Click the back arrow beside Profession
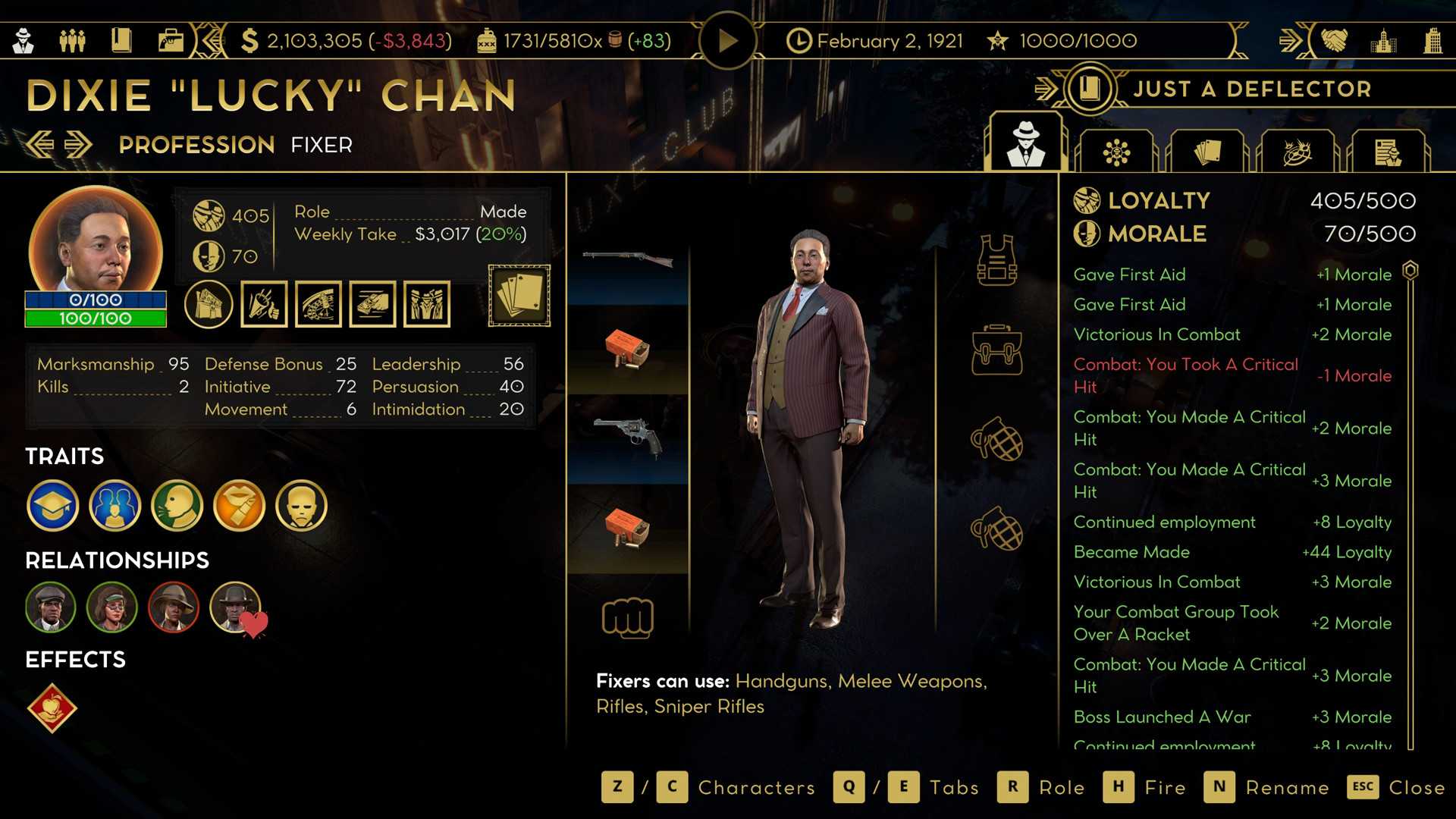This screenshot has width=1456, height=819. pos(42,143)
